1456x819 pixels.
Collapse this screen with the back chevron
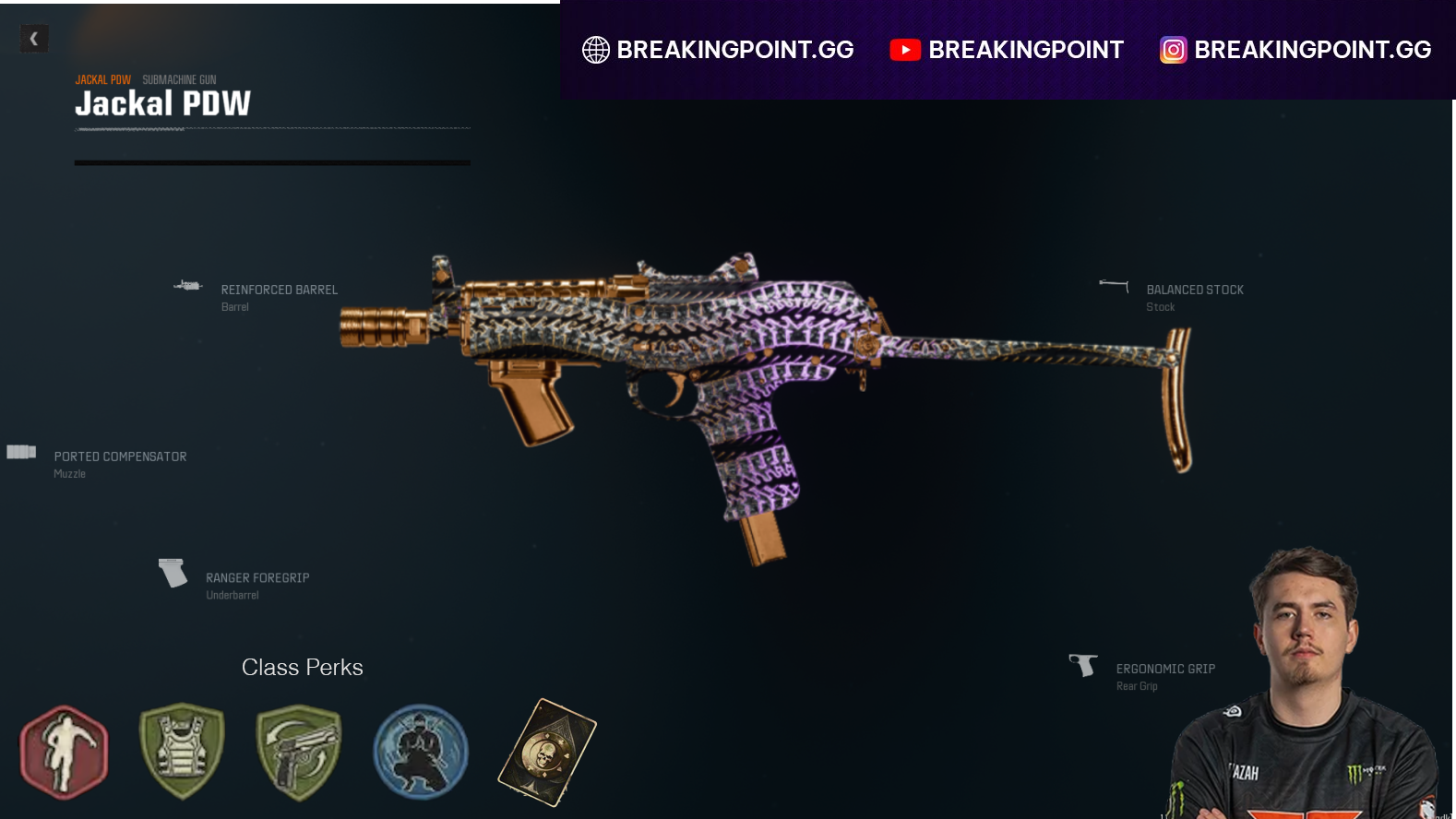(34, 39)
